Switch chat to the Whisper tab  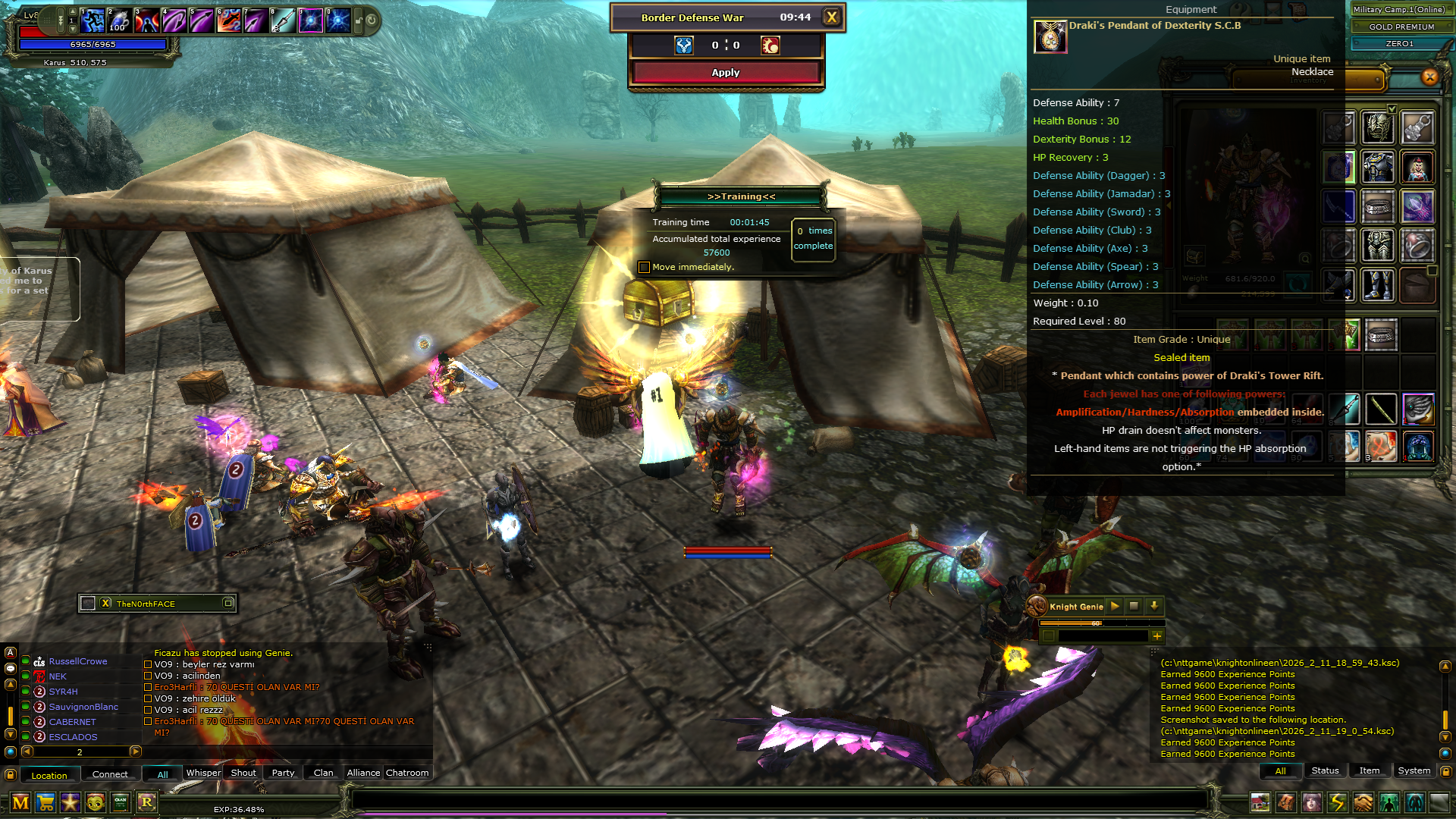coord(203,773)
